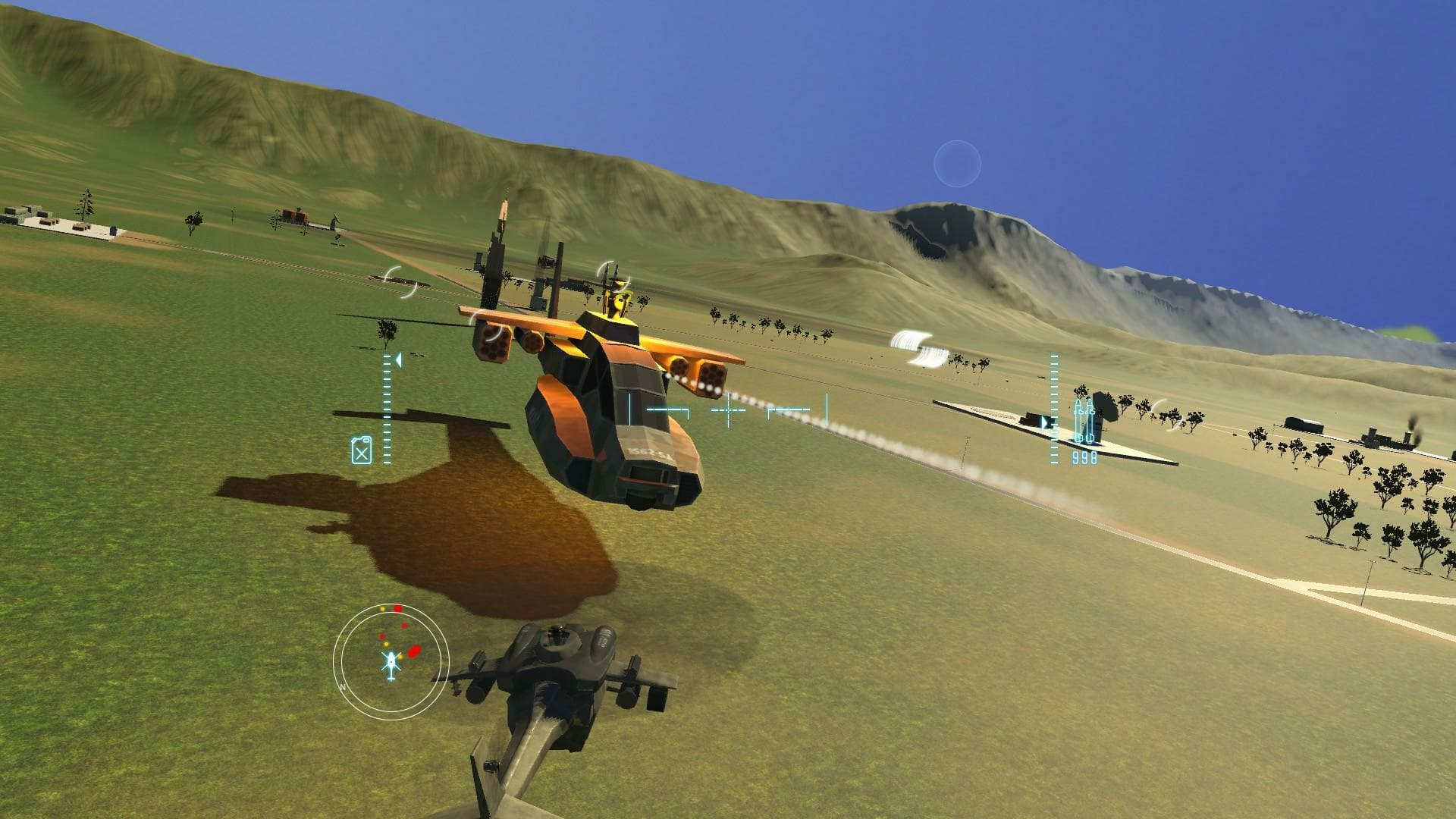Image resolution: width=1456 pixels, height=819 pixels.
Task: Click the N compass letter on the radar ring
Action: (343, 687)
